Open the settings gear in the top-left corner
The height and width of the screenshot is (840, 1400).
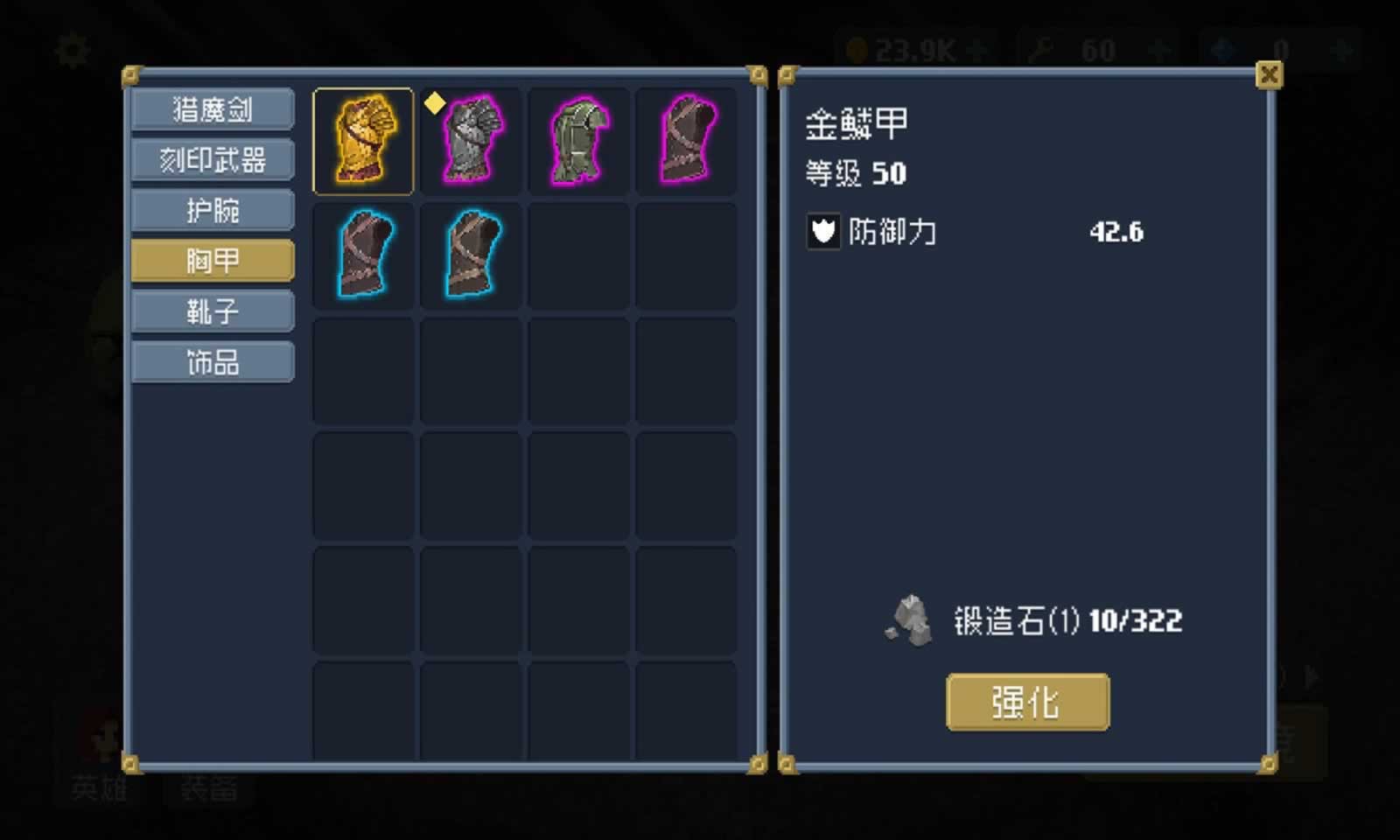[73, 50]
